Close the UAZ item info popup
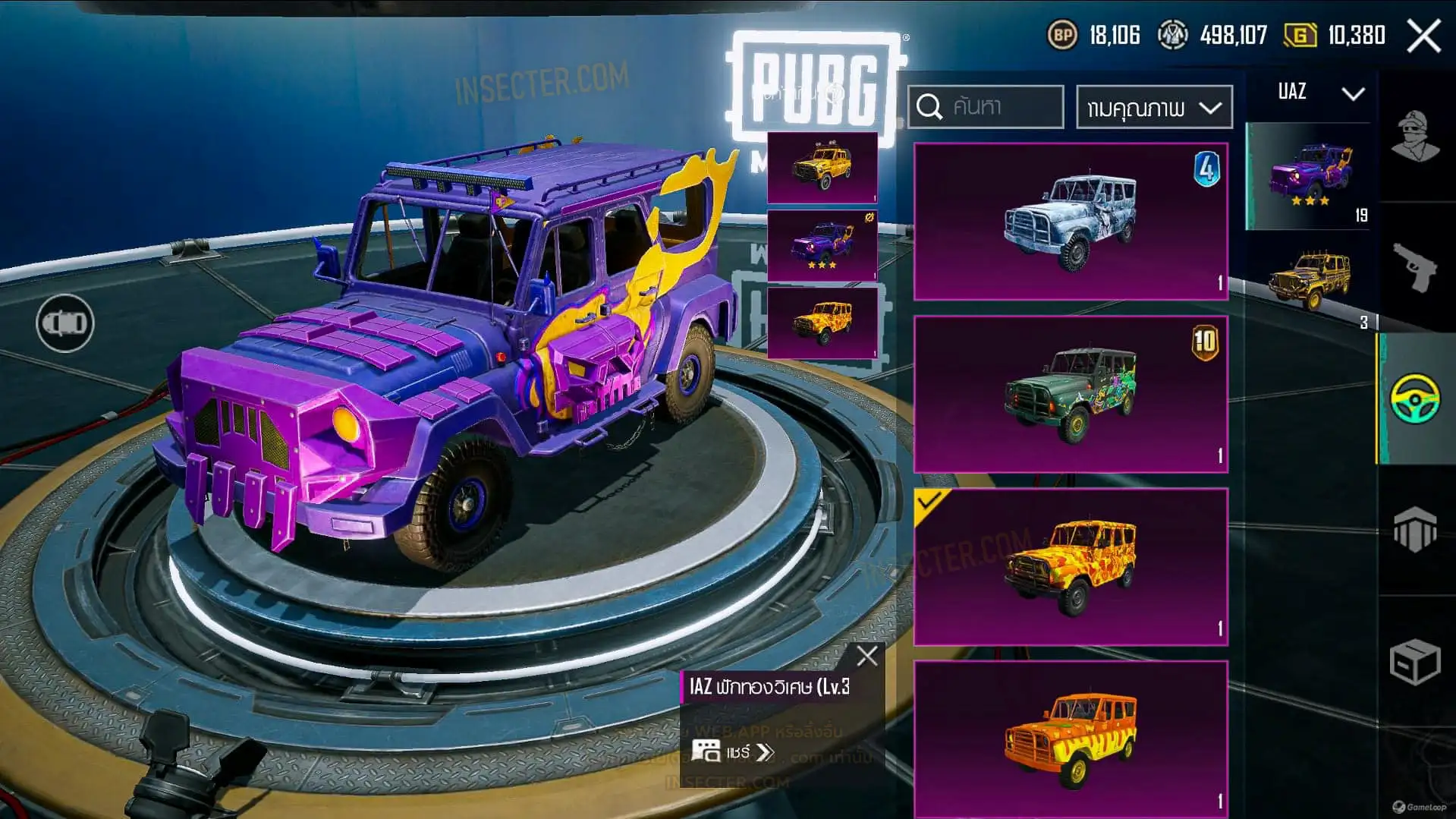This screenshot has width=1456, height=819. click(866, 656)
